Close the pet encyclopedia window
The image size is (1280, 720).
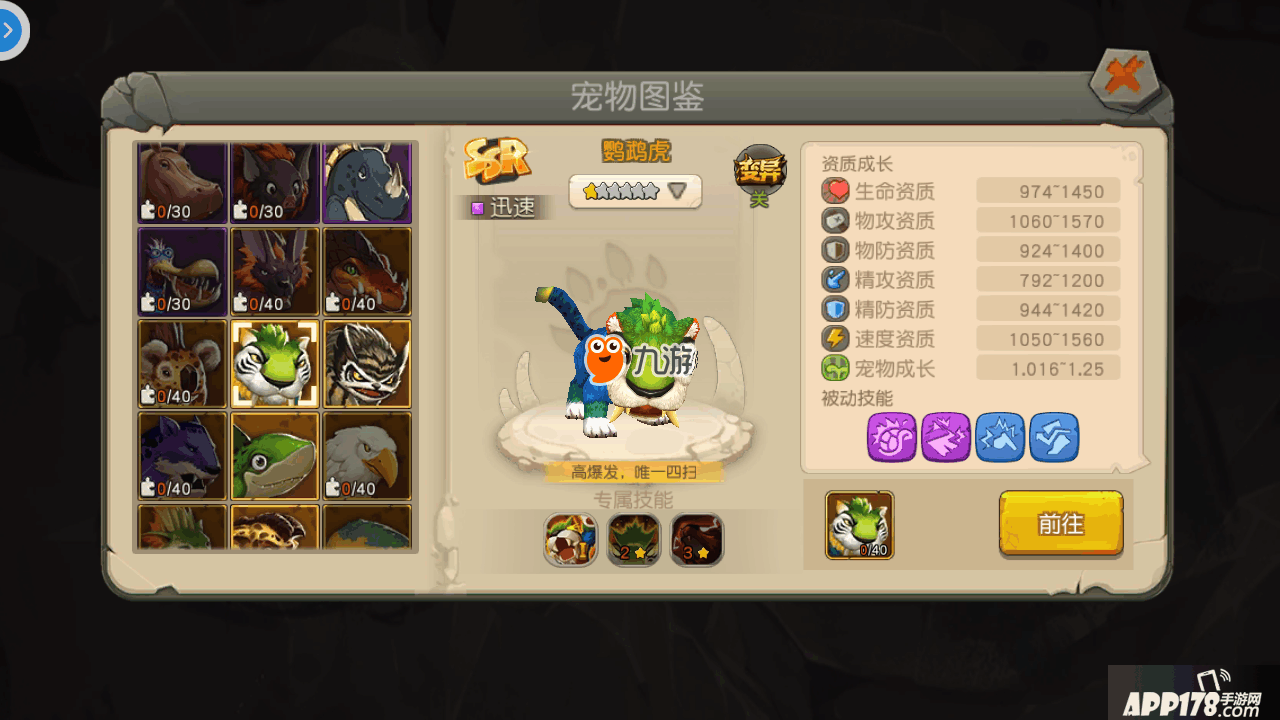[x=1124, y=78]
